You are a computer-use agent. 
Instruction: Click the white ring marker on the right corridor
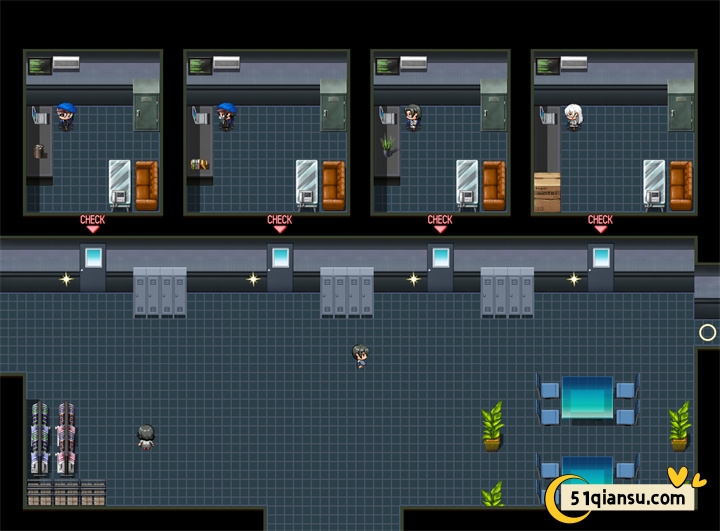(707, 332)
